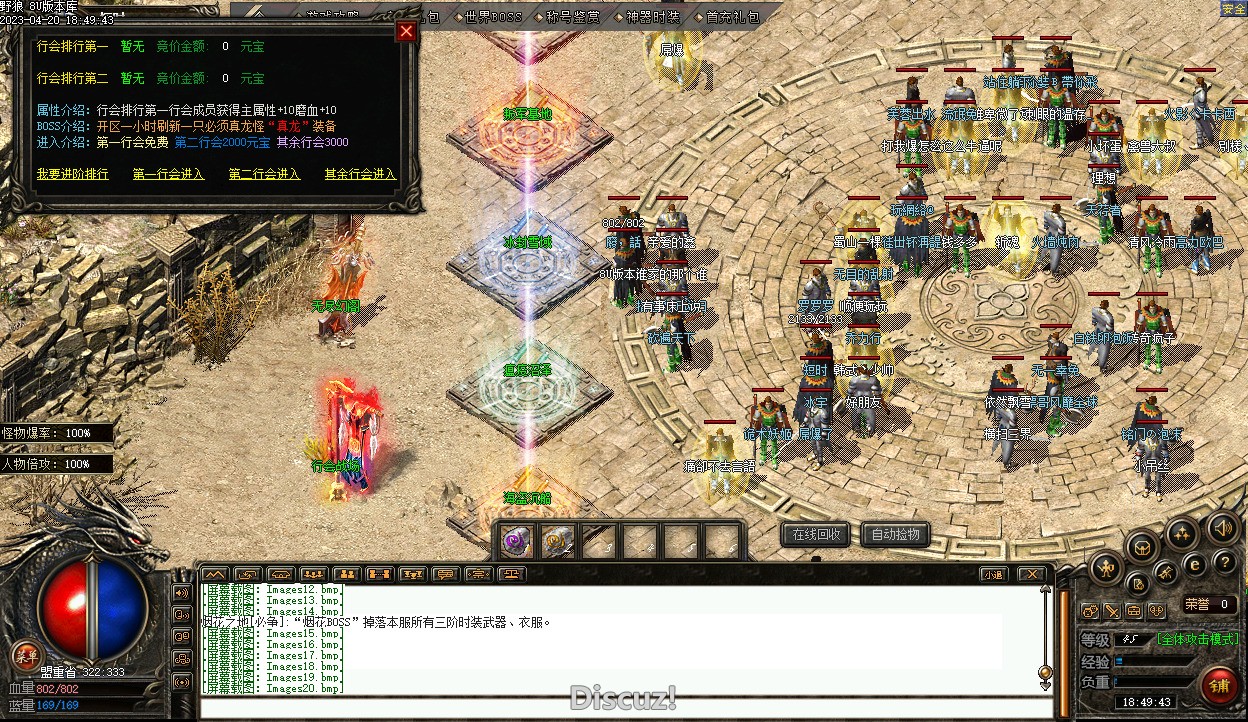
Task: Open the 首充礼包 gift pack
Action: point(733,17)
